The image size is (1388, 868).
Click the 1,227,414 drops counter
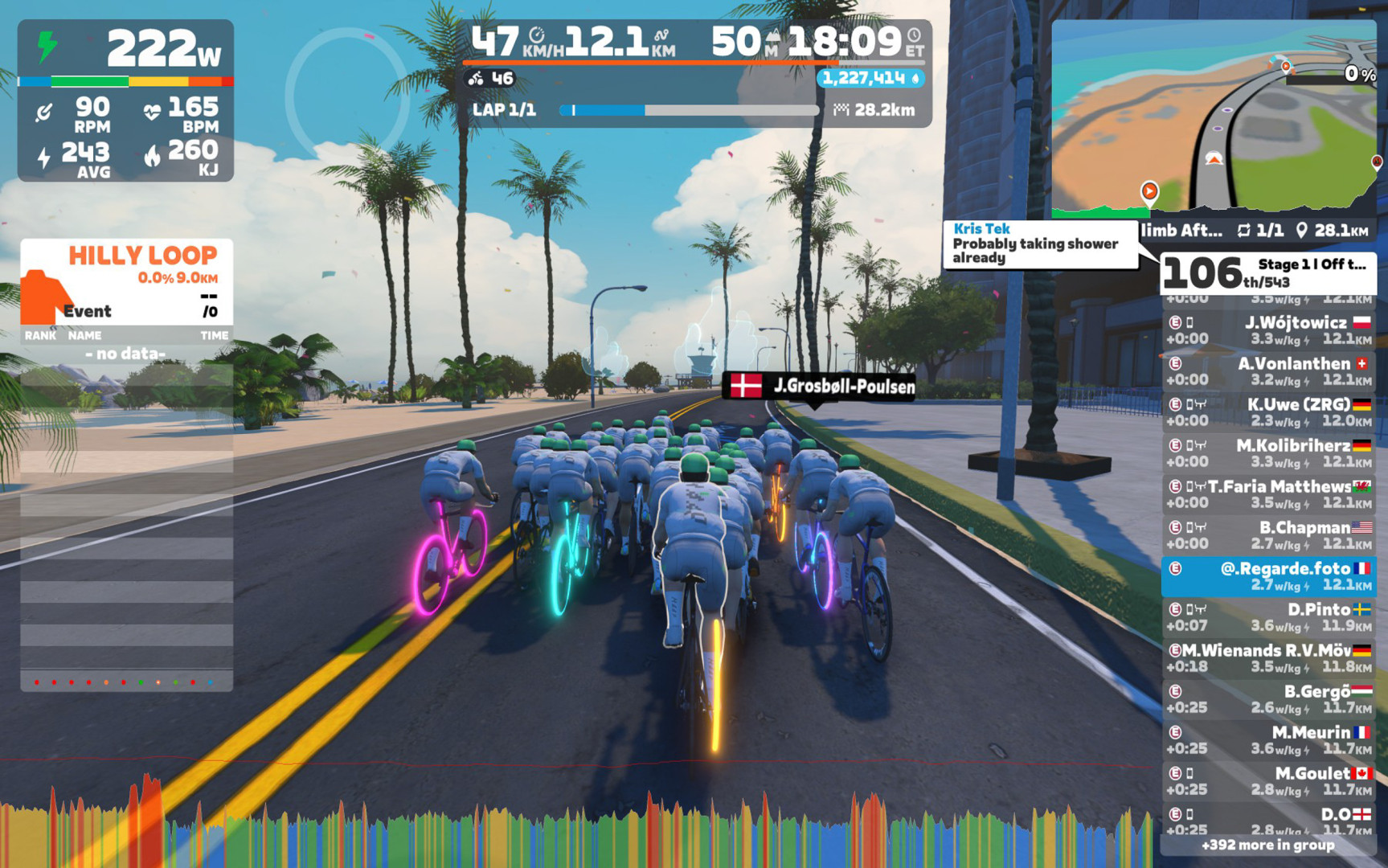(x=870, y=78)
